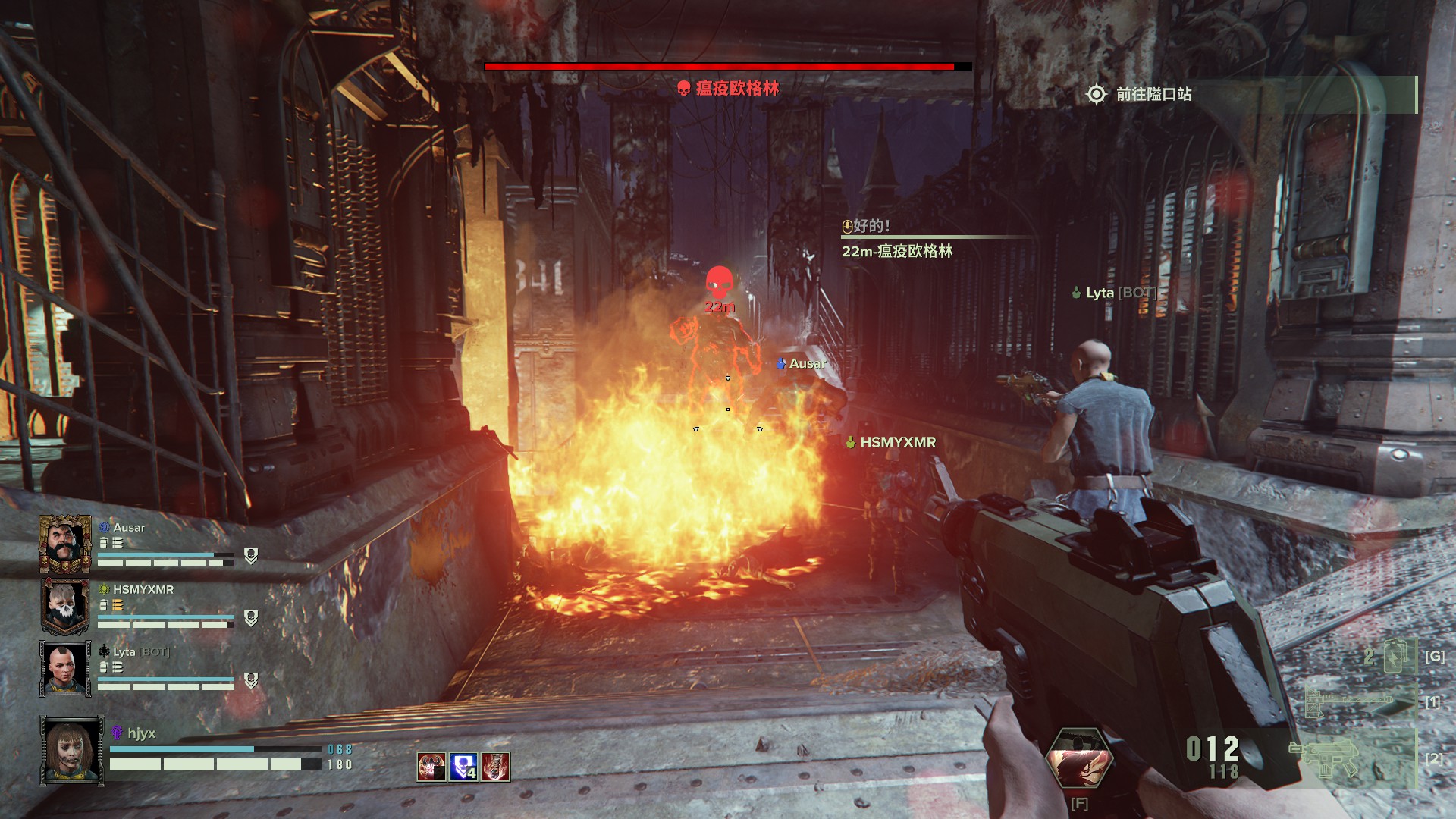Select the blue skull chevron buff icon
Screen dimensions: 1456x819
click(x=463, y=767)
